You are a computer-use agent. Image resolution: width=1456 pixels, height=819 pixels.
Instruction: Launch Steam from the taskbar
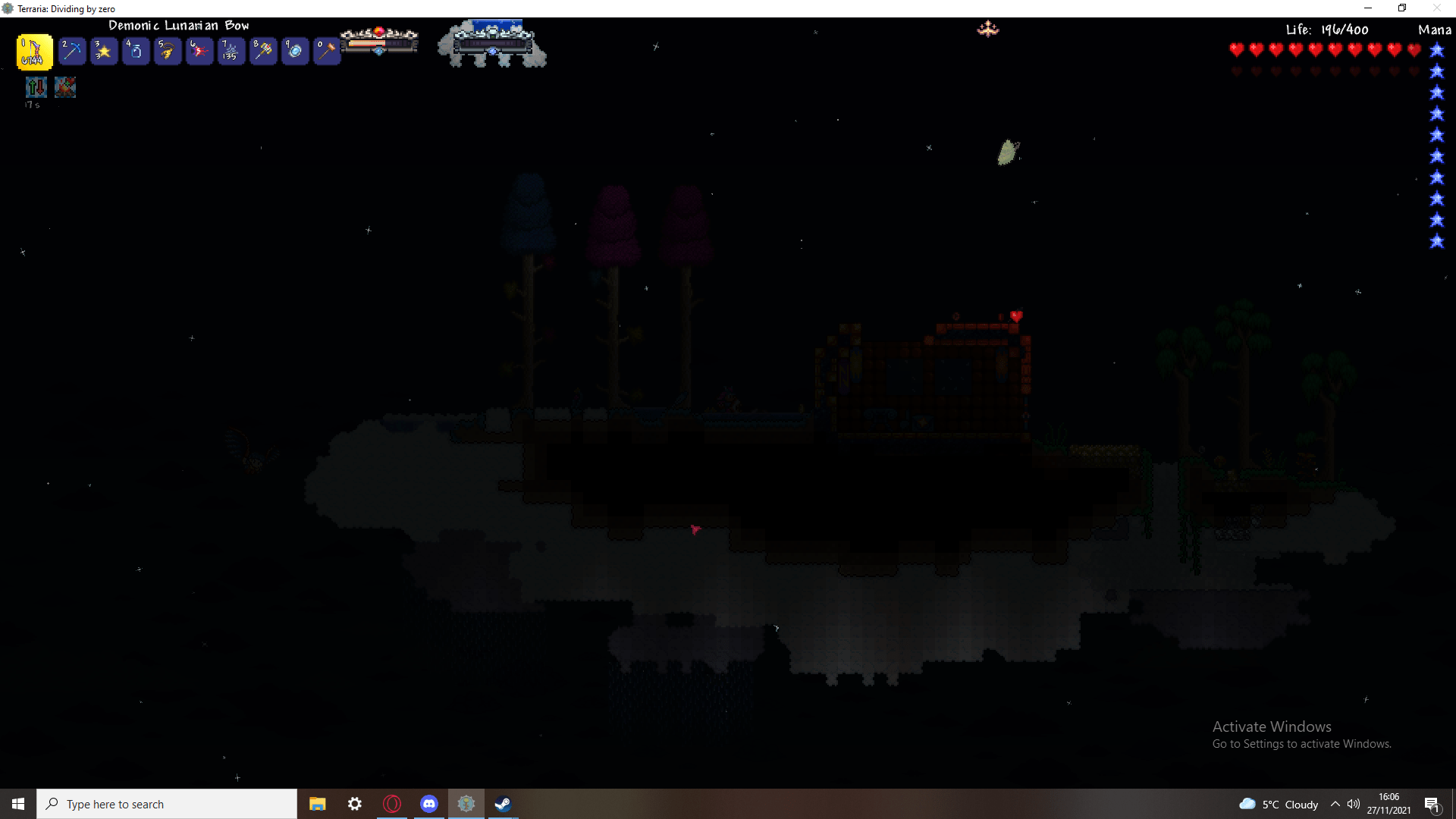(502, 804)
